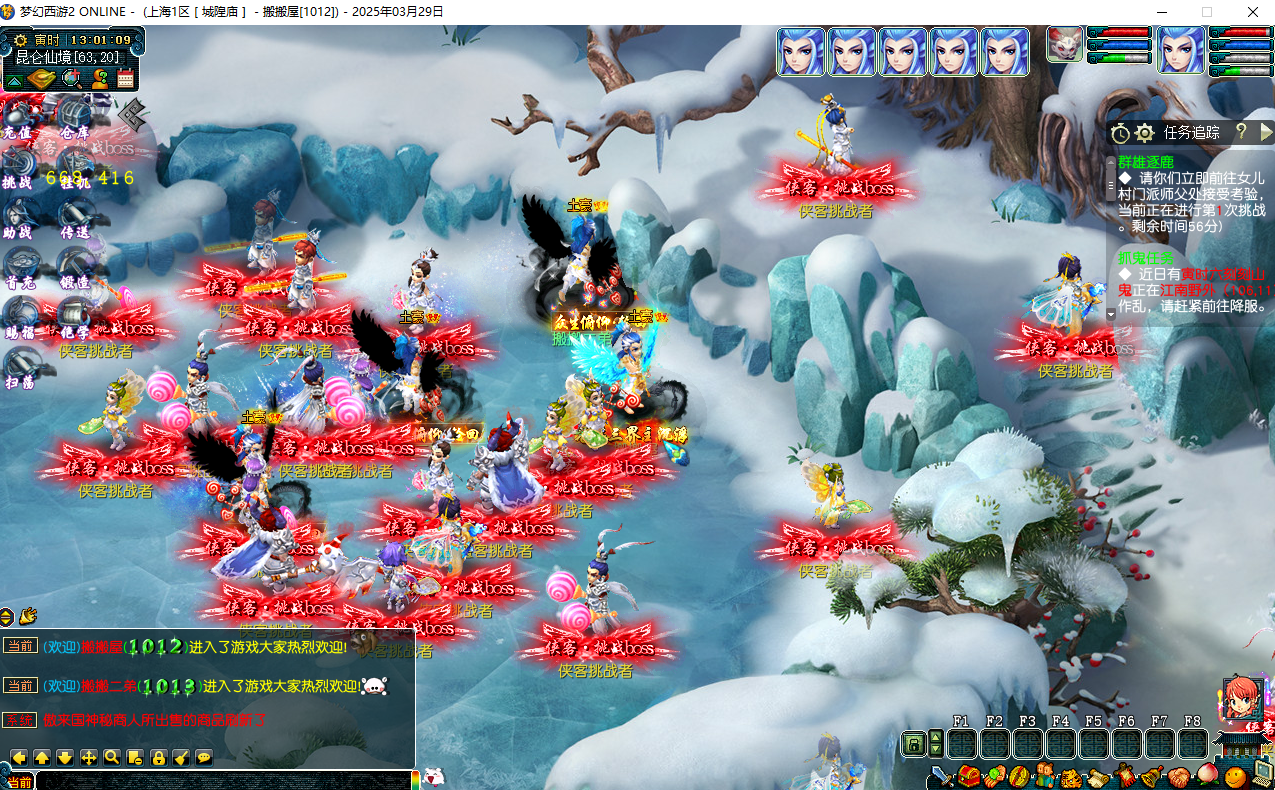
Task: Click the hotbar lock button
Action: 912,743
